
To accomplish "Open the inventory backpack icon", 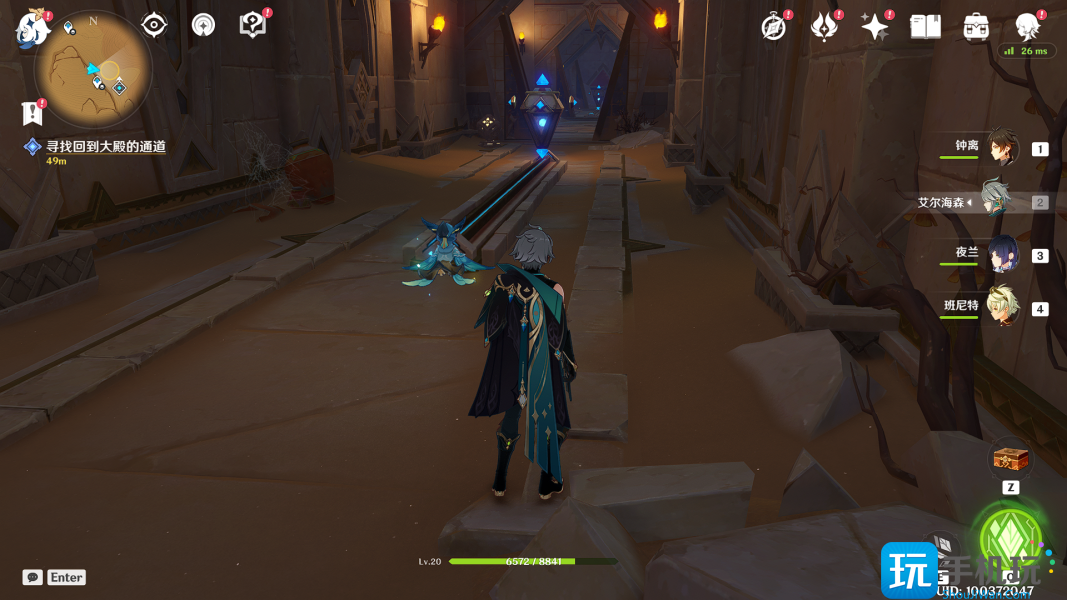I will click(976, 27).
